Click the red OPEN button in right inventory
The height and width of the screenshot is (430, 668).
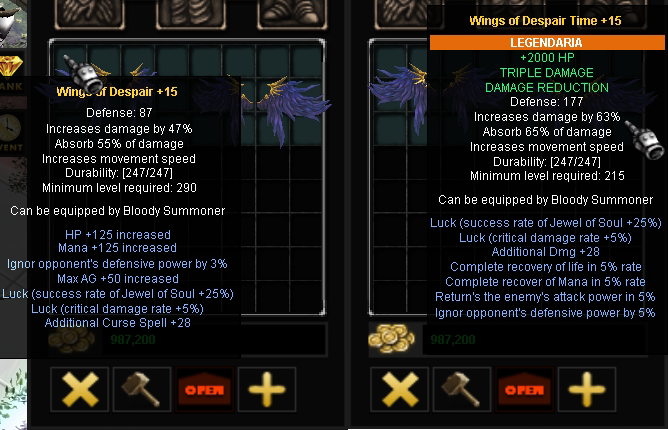pyautogui.click(x=524, y=388)
